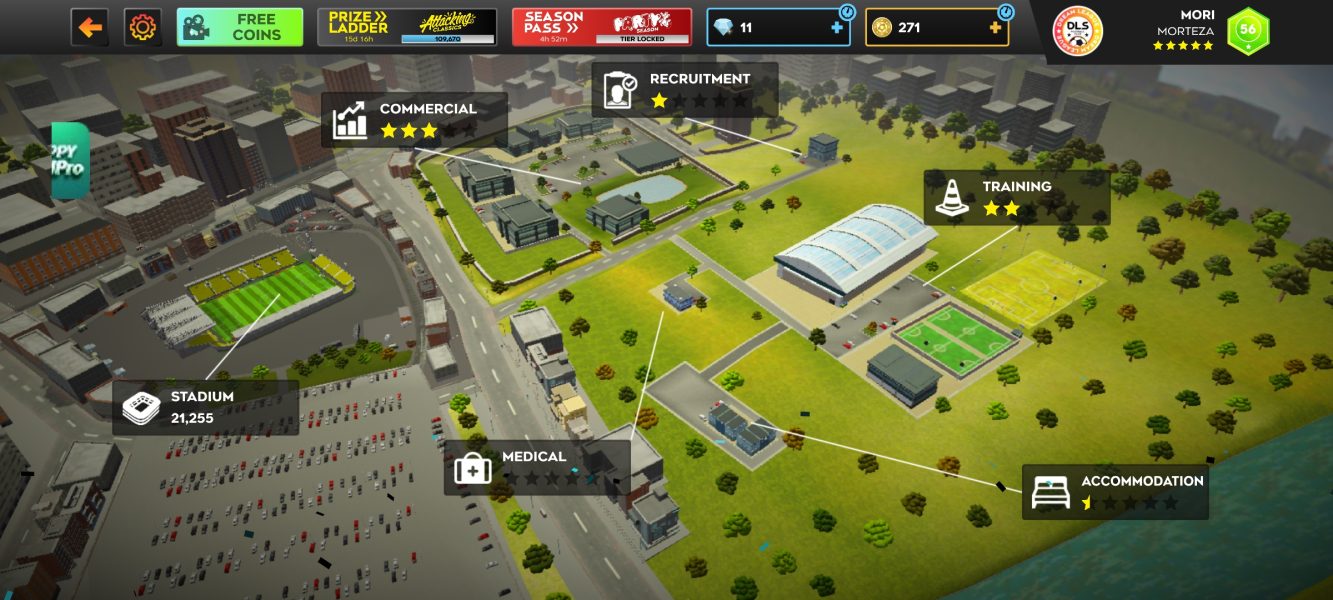Tap the Free Coins video button
Screen dimensions: 1333x600
pos(240,27)
